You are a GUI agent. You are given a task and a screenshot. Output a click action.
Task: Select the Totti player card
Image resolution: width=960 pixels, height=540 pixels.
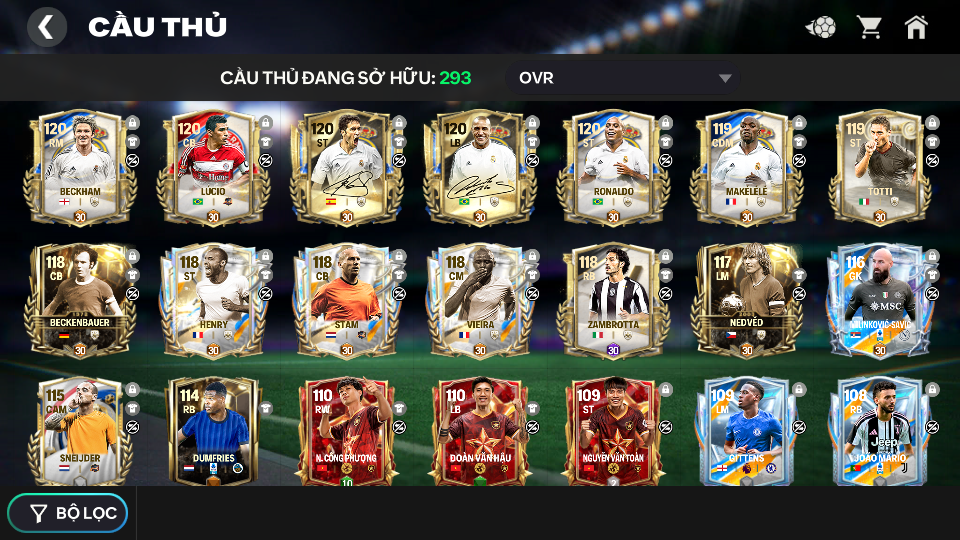[879, 166]
